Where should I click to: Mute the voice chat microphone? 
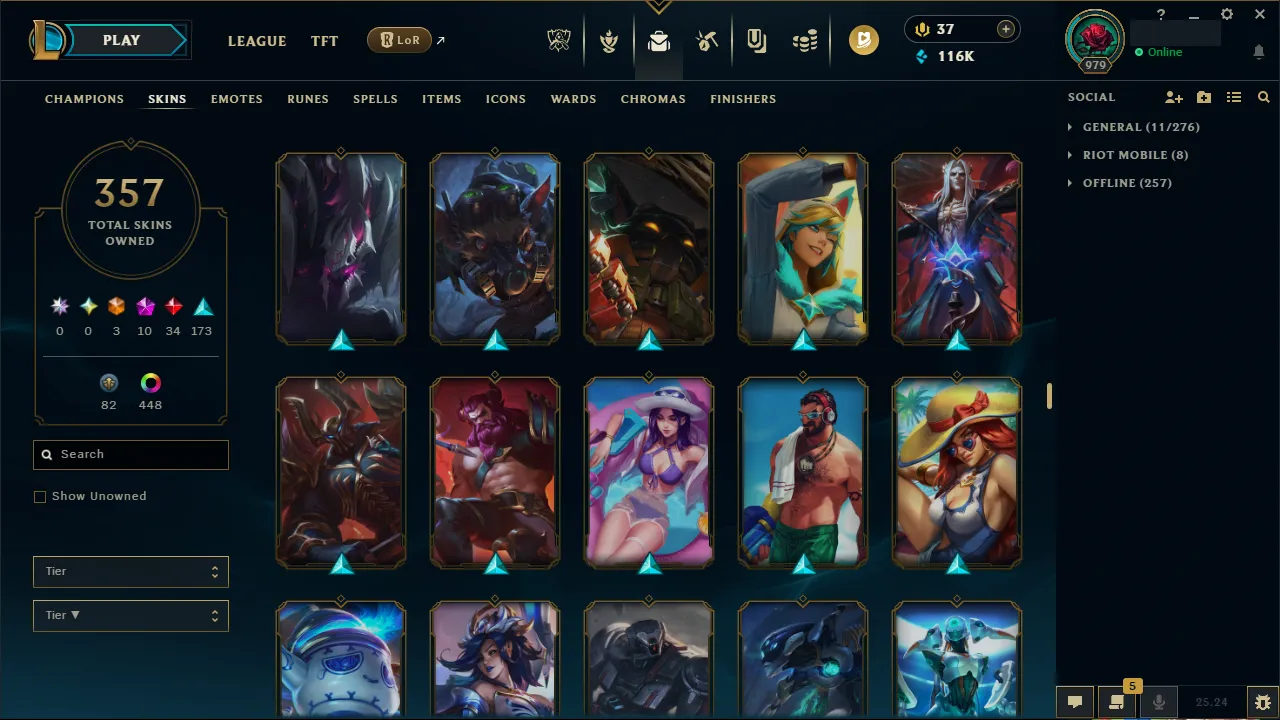tap(1159, 701)
